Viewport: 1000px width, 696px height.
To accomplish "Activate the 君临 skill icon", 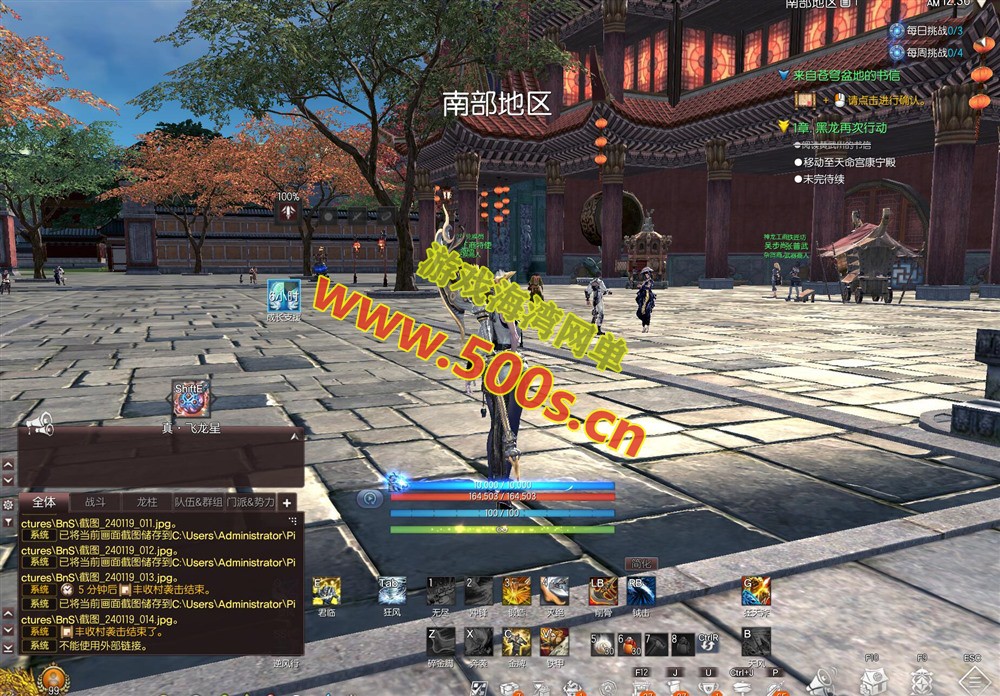I will point(327,591).
